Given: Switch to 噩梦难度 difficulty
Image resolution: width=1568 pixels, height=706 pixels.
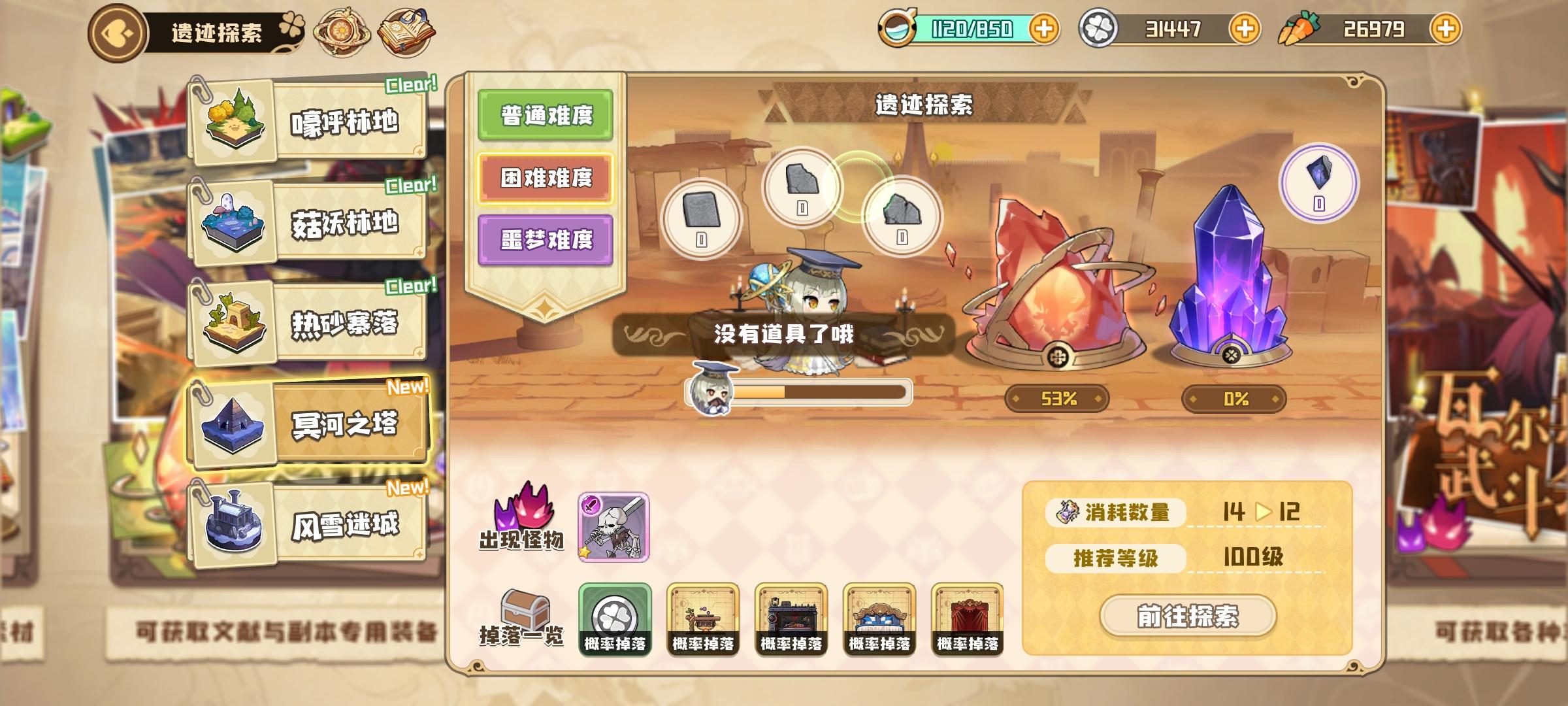Looking at the screenshot, I should 544,241.
